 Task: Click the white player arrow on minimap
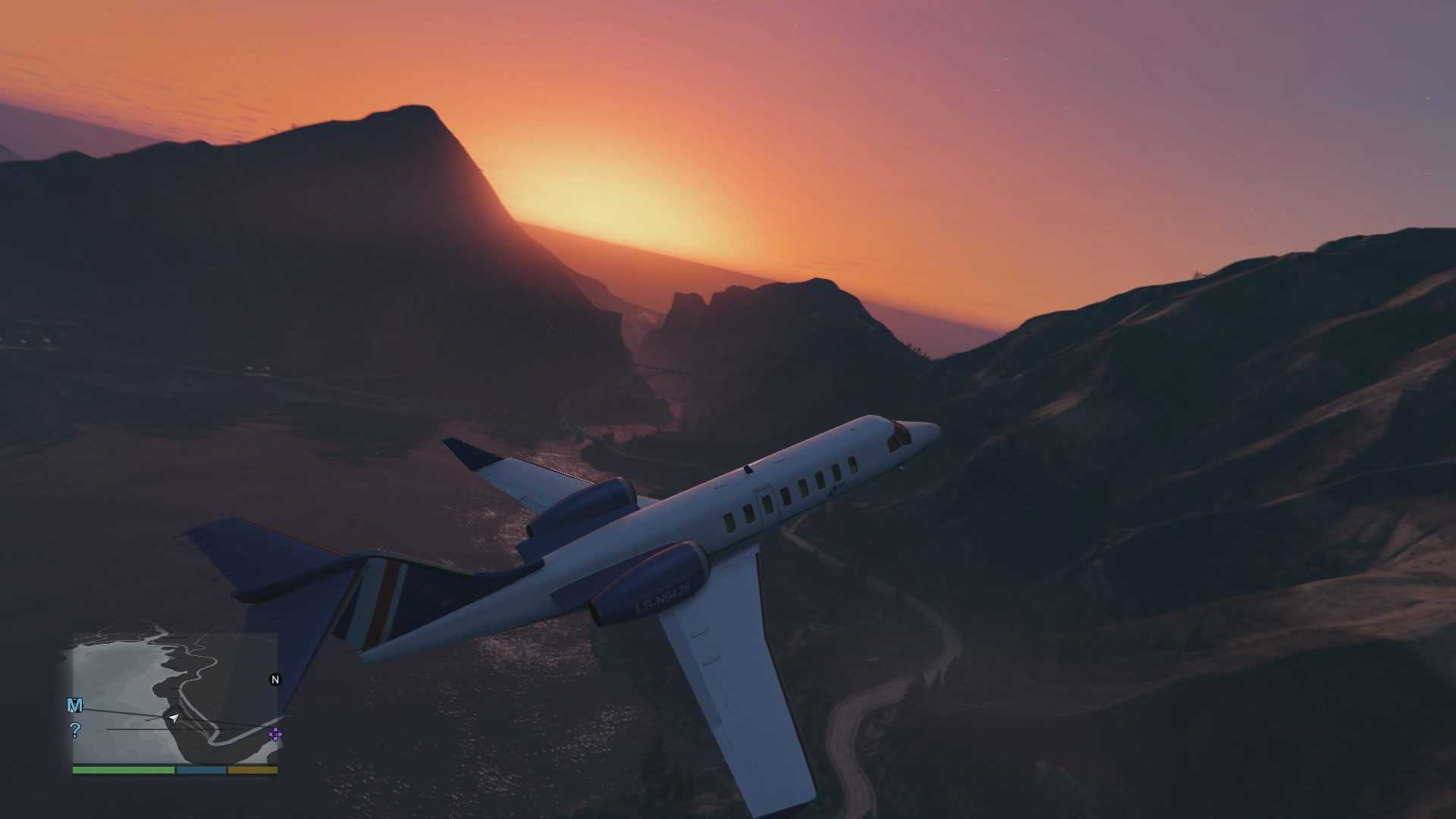tap(174, 717)
